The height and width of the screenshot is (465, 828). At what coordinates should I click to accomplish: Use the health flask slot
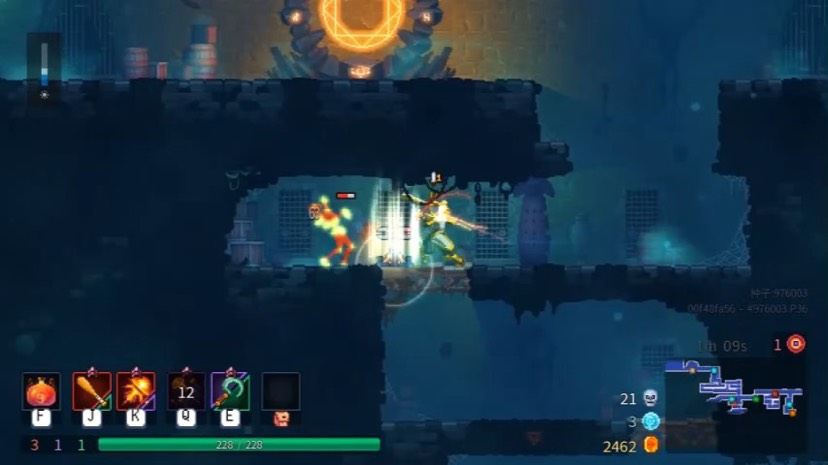pos(41,391)
